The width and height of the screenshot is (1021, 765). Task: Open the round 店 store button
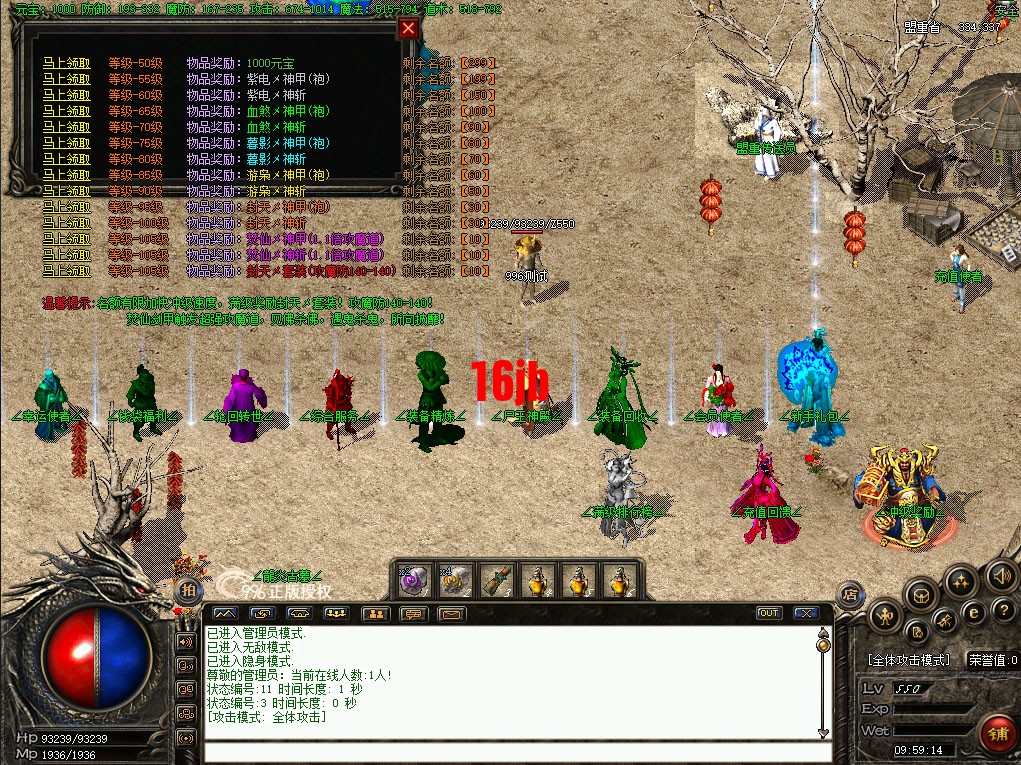click(x=849, y=594)
